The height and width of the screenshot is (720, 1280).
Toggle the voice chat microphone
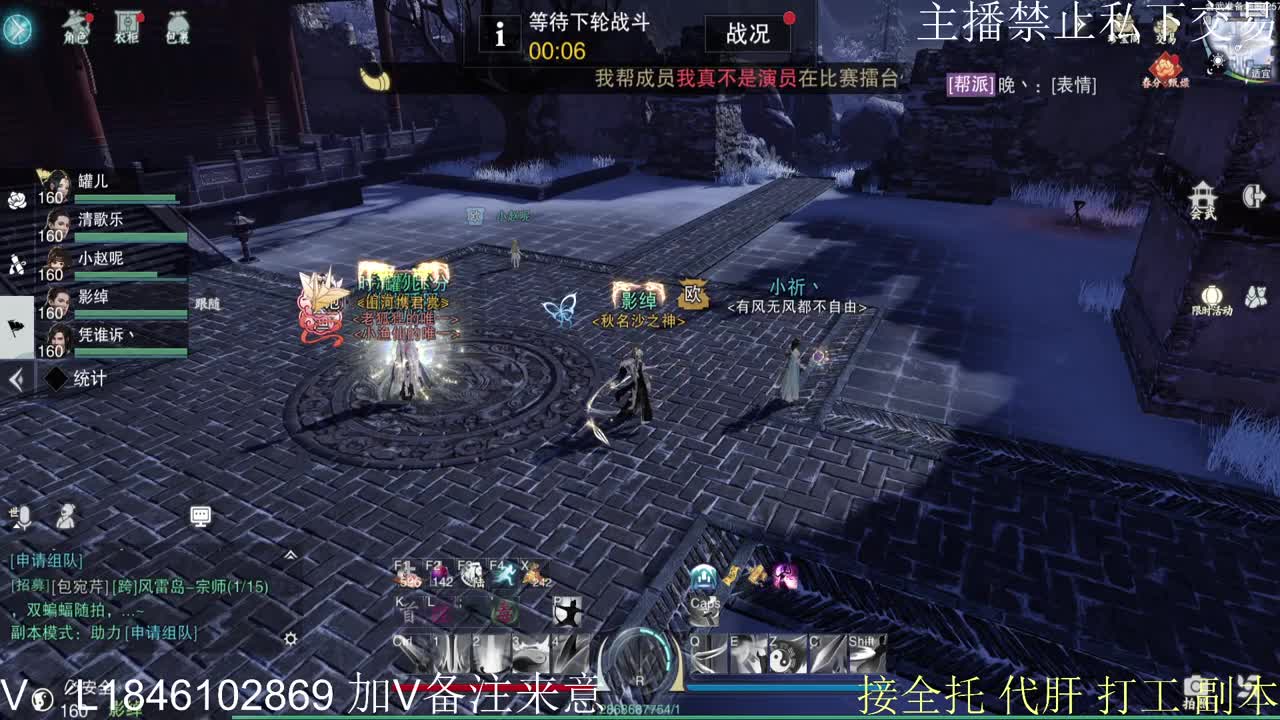tap(24, 517)
